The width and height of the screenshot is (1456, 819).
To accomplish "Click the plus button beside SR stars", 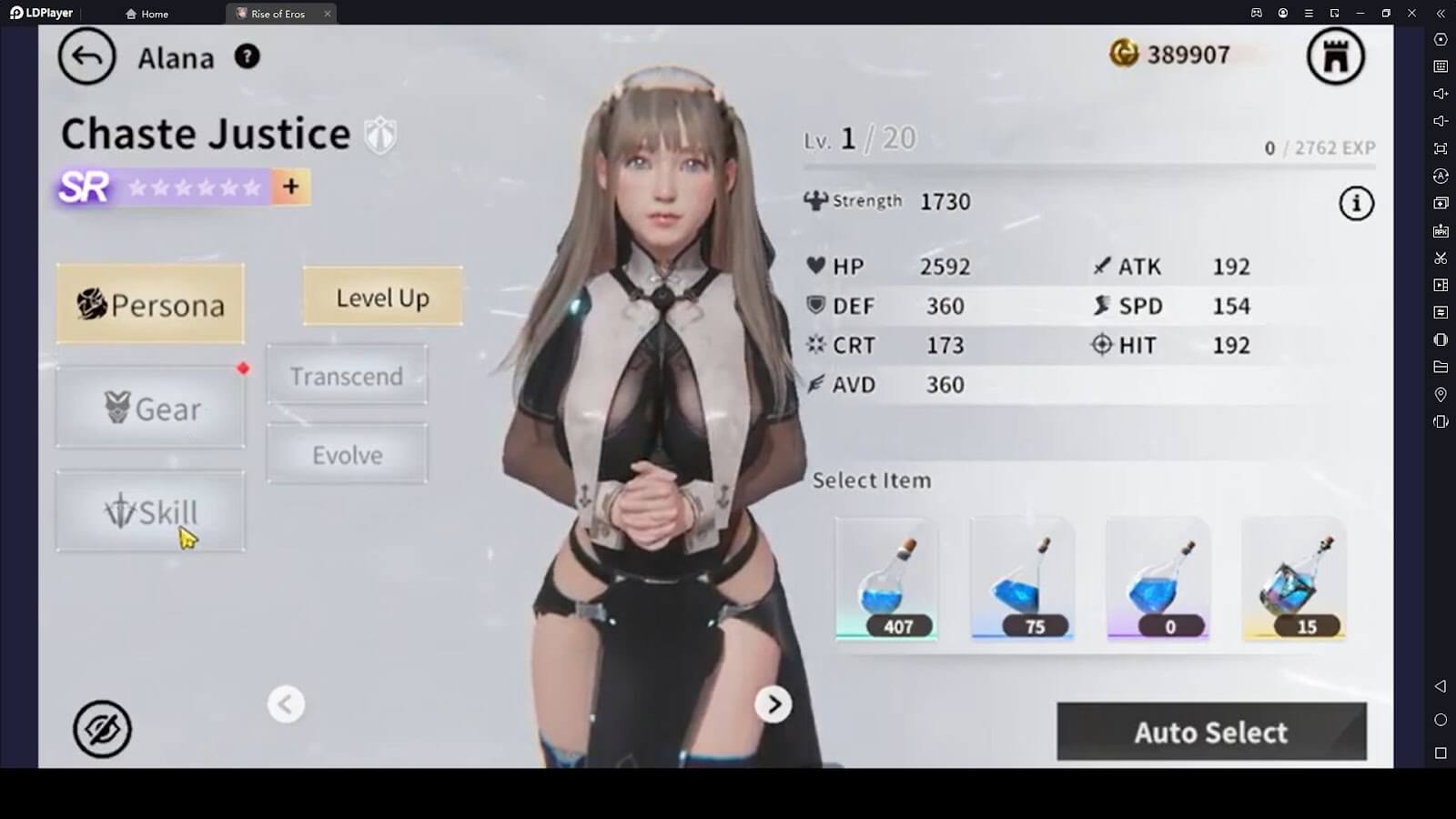I will 291,187.
